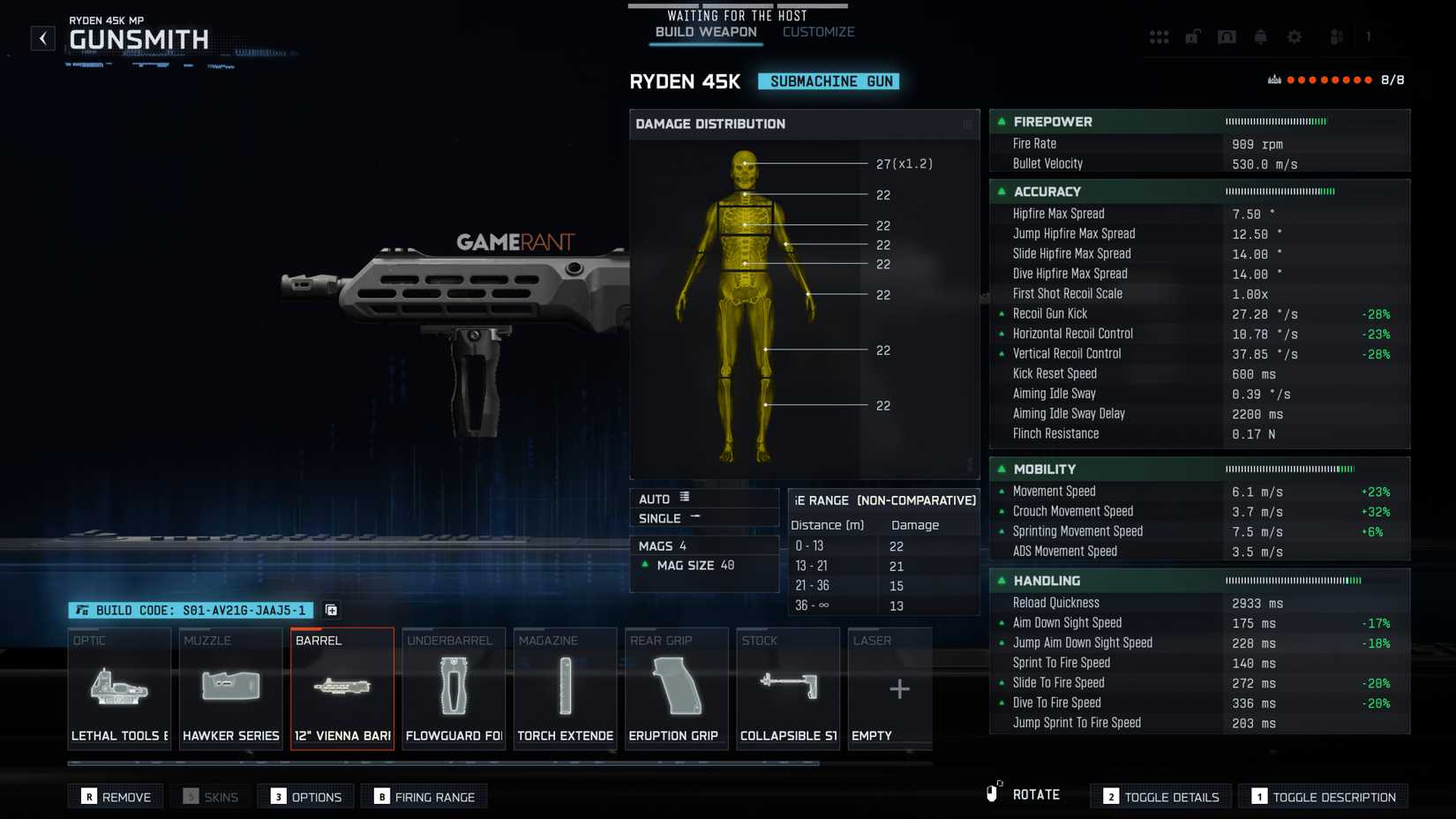Select the build code text field
1456x819 pixels.
(x=194, y=610)
